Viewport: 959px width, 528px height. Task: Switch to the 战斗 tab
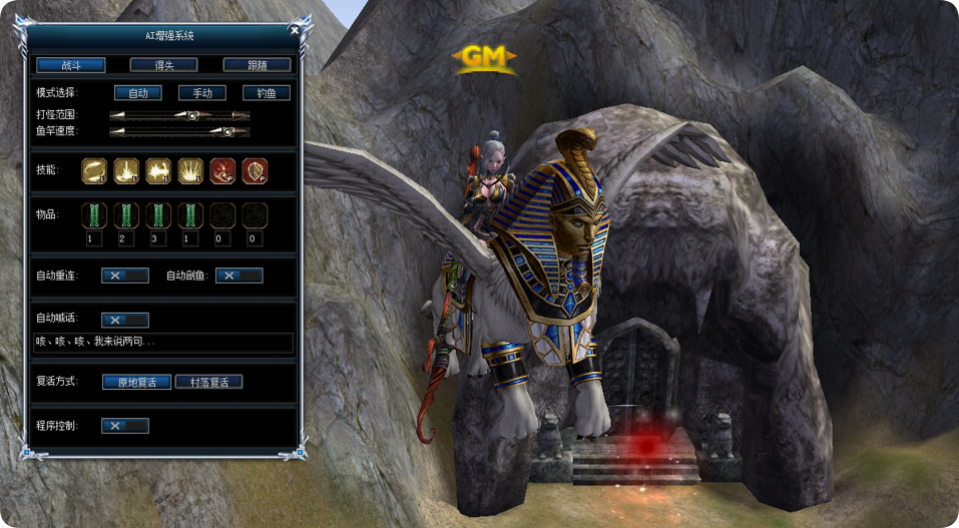[71, 65]
